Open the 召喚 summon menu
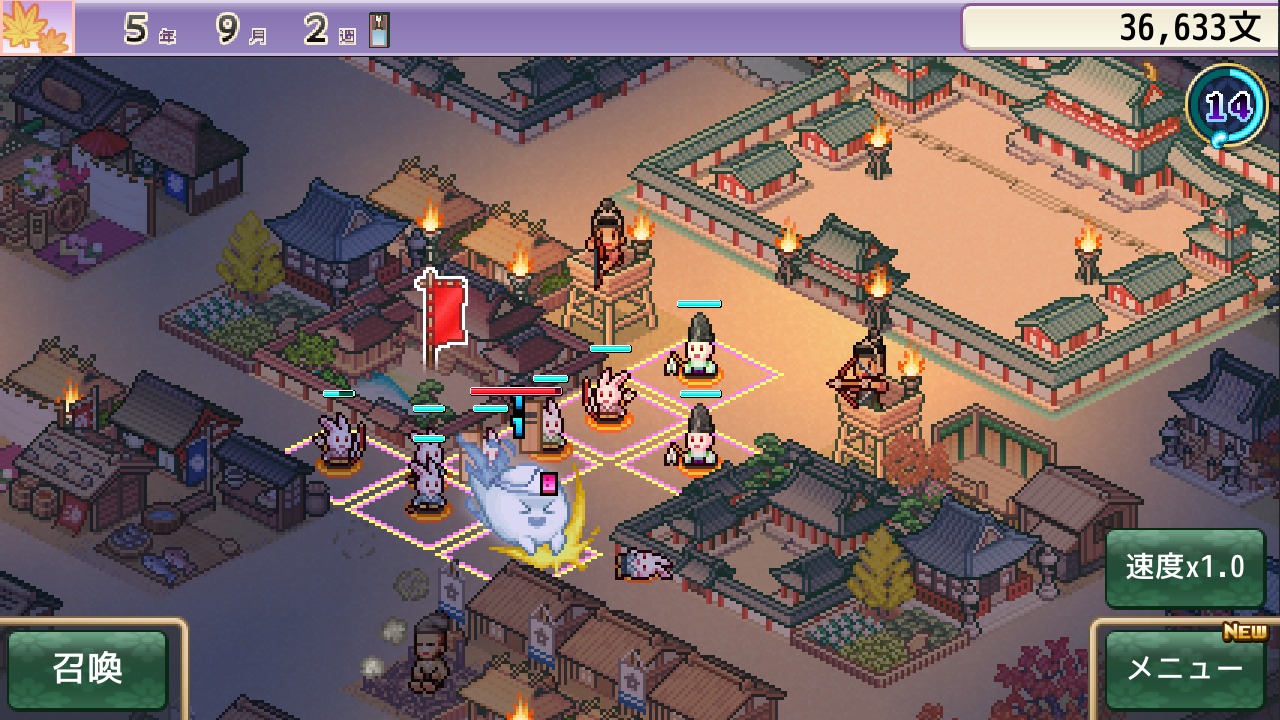 (88, 669)
